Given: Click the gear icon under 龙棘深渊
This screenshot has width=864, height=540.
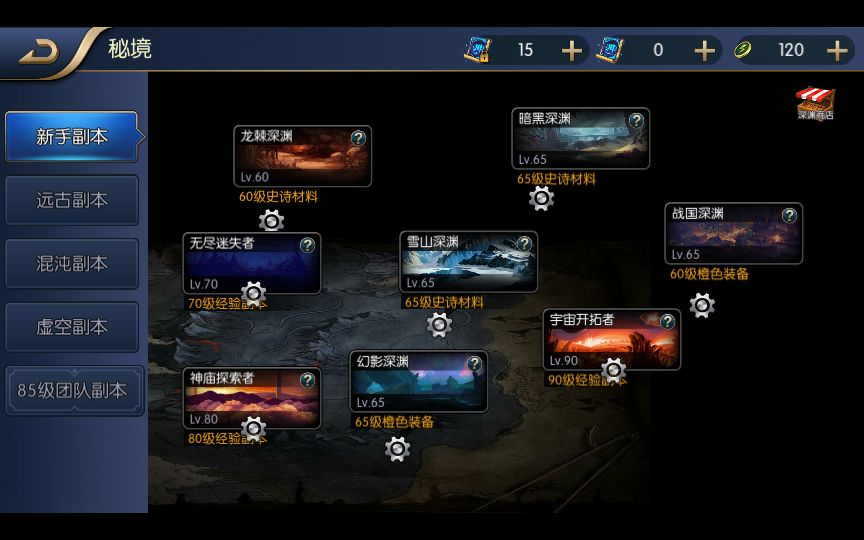Looking at the screenshot, I should tap(271, 221).
